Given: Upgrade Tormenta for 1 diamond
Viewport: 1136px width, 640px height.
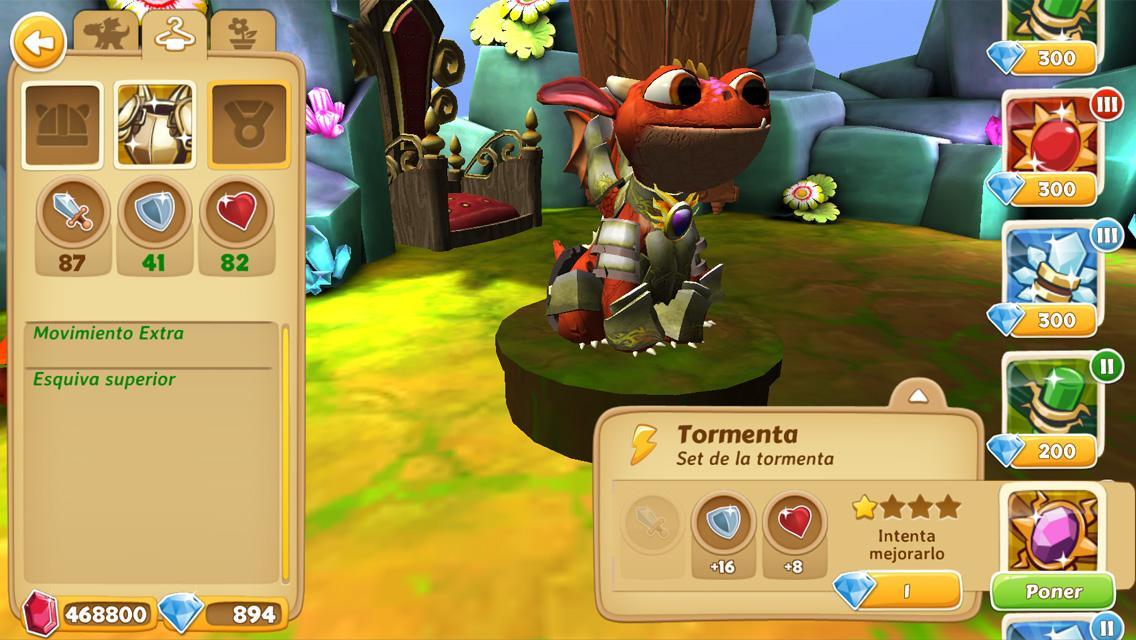Looking at the screenshot, I should 897,591.
